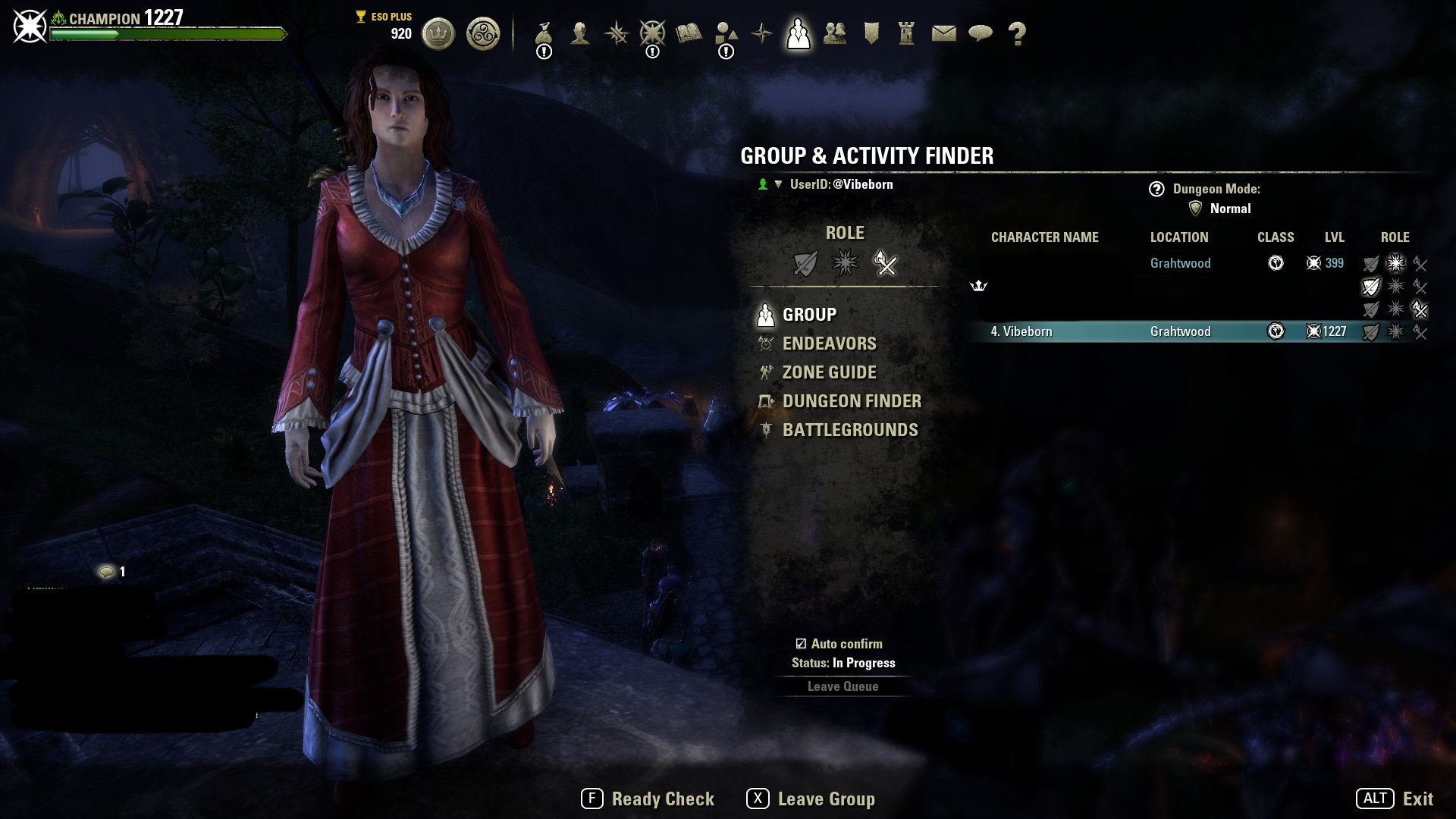
Task: Click the Leave Queue button
Action: click(843, 686)
